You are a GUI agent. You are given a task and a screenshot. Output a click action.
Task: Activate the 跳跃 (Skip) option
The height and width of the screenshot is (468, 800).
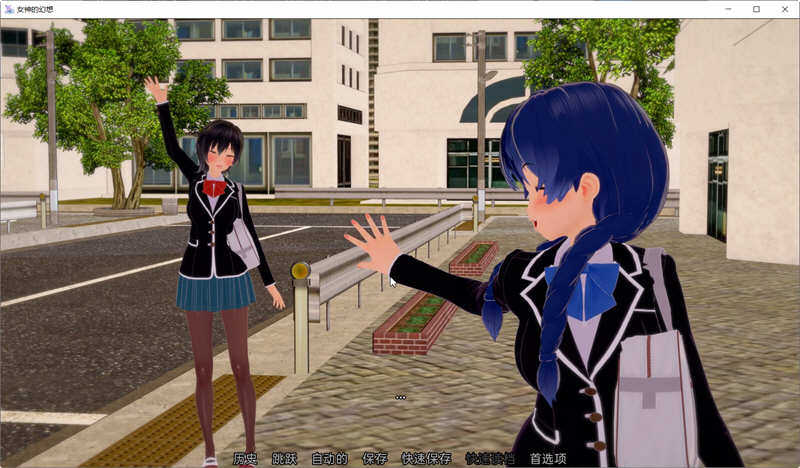[x=285, y=459]
